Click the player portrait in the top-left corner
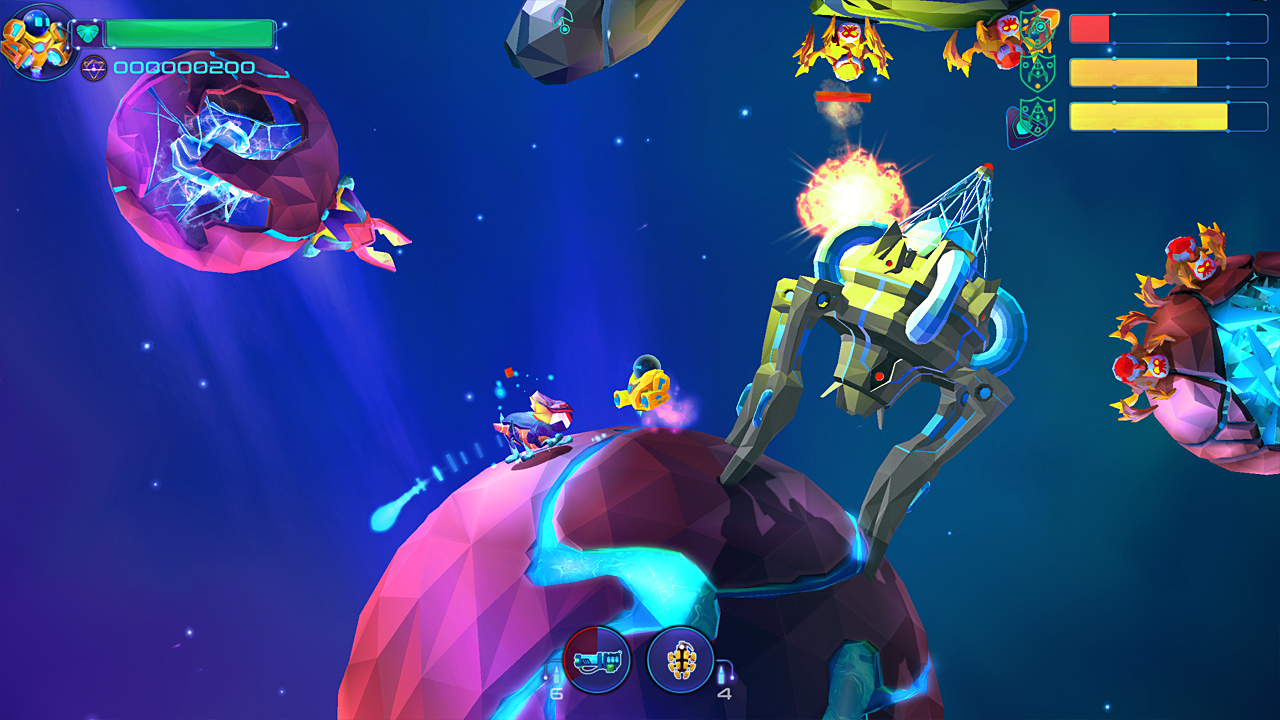Screen dimensions: 1280x720 (36, 40)
